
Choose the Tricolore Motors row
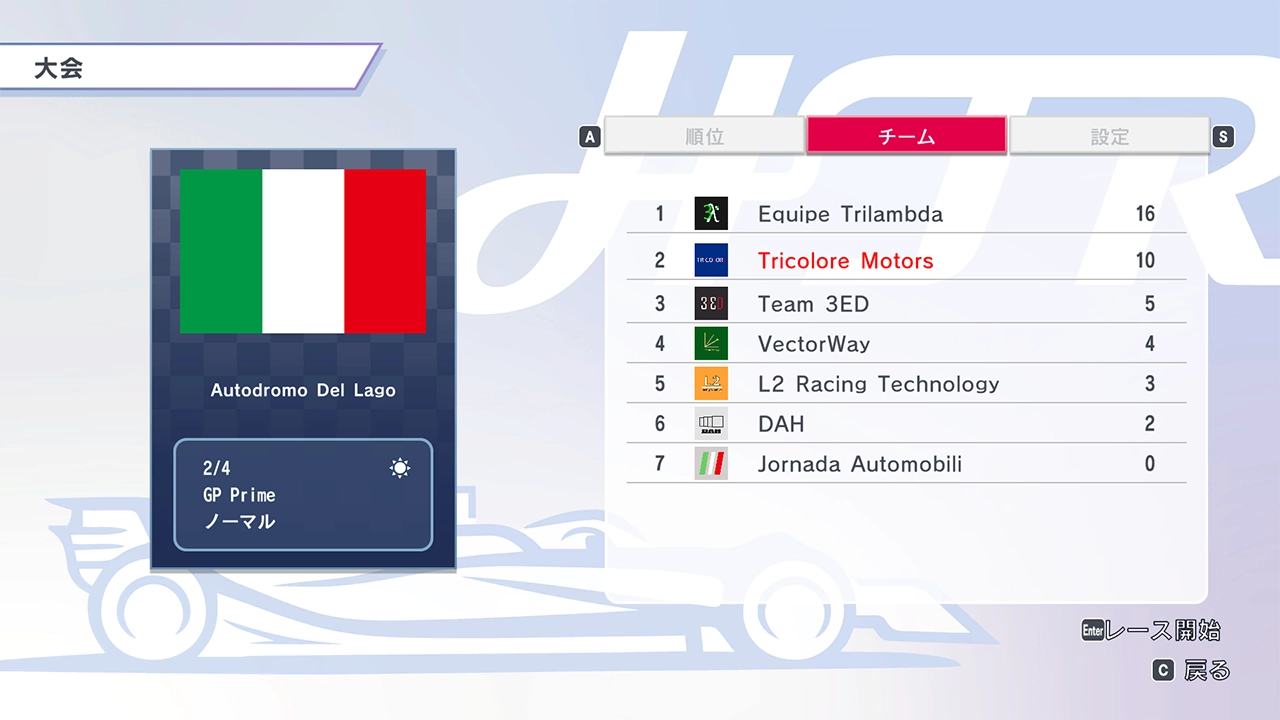906,261
